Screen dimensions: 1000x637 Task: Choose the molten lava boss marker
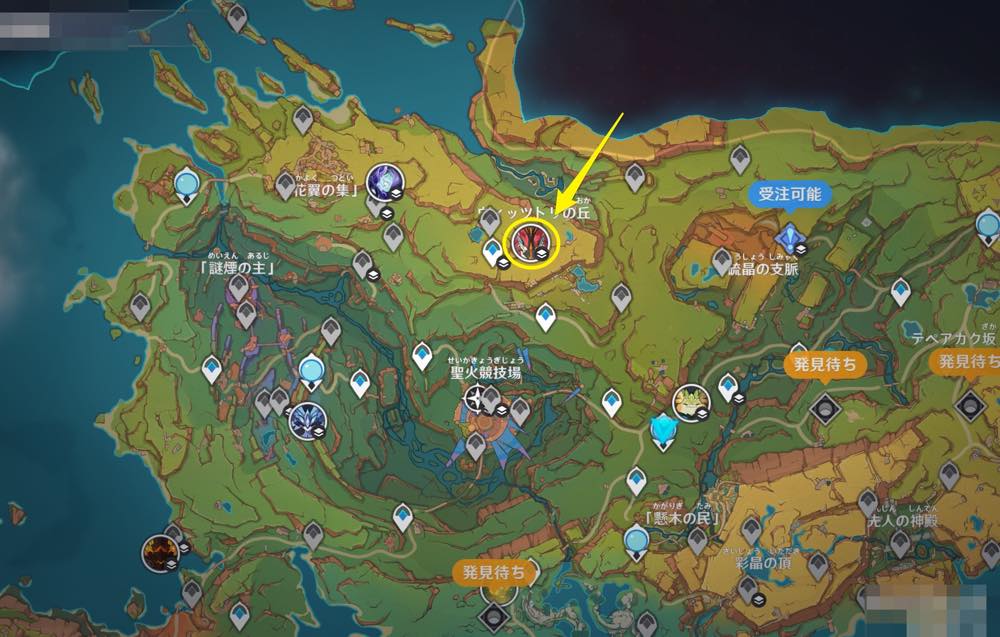click(x=159, y=552)
